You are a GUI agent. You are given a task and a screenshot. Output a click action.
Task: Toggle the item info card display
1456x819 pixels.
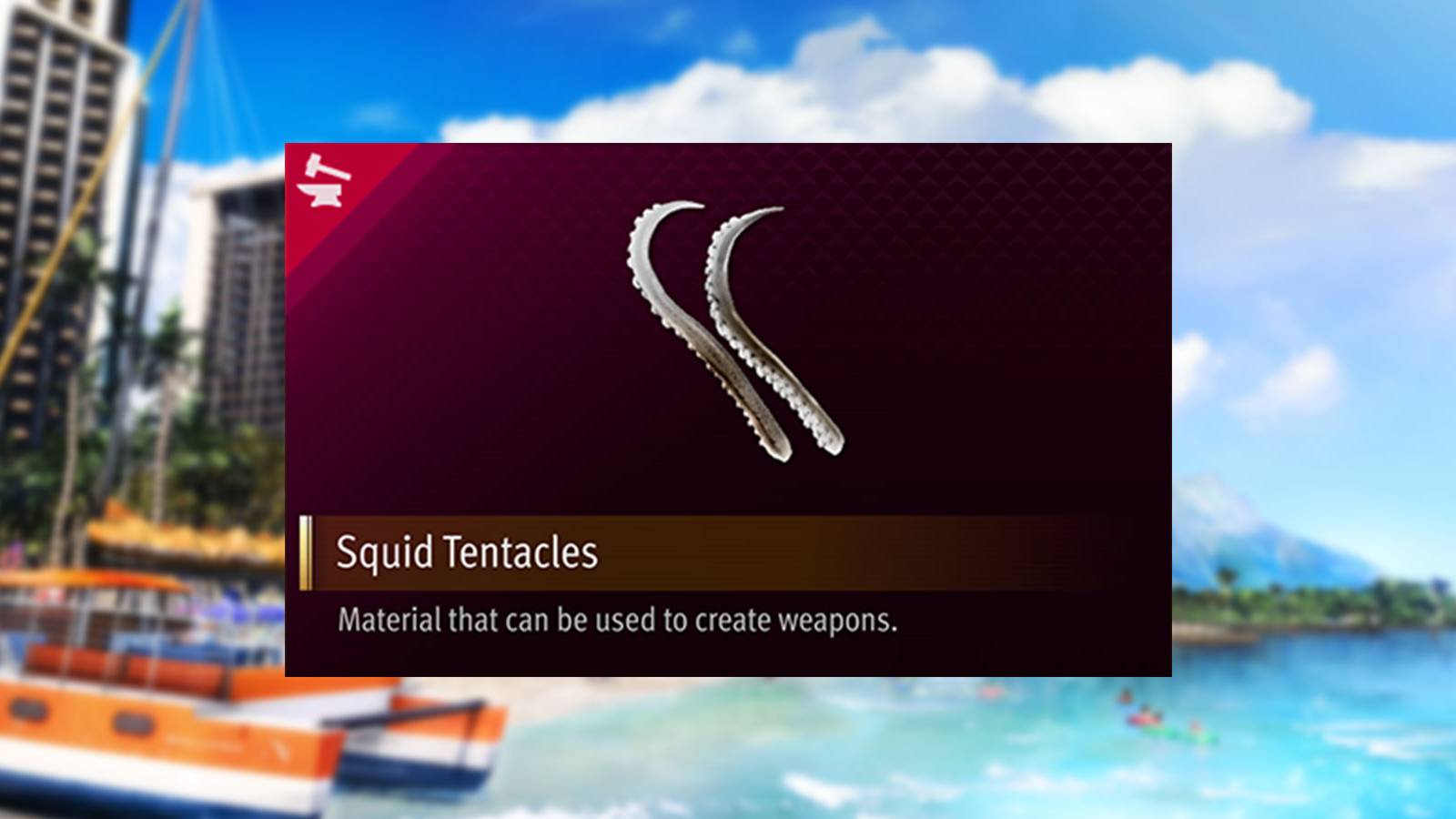[728, 409]
